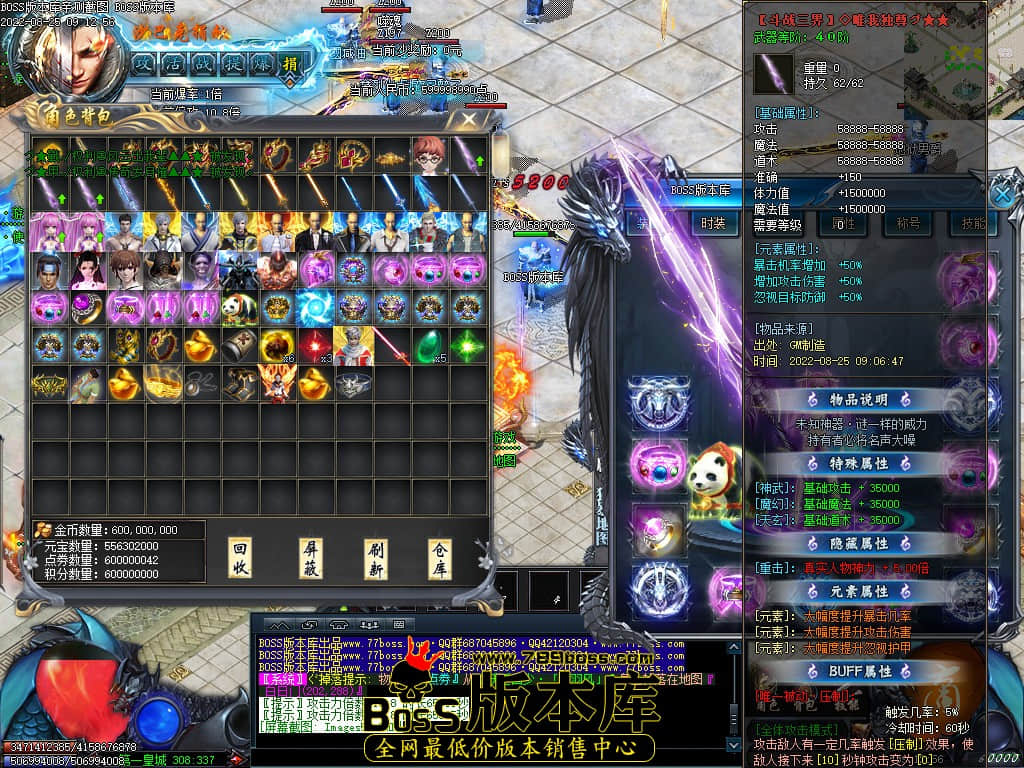Image resolution: width=1024 pixels, height=768 pixels.
Task: Click the player portrait at top-left
Action: (x=75, y=55)
